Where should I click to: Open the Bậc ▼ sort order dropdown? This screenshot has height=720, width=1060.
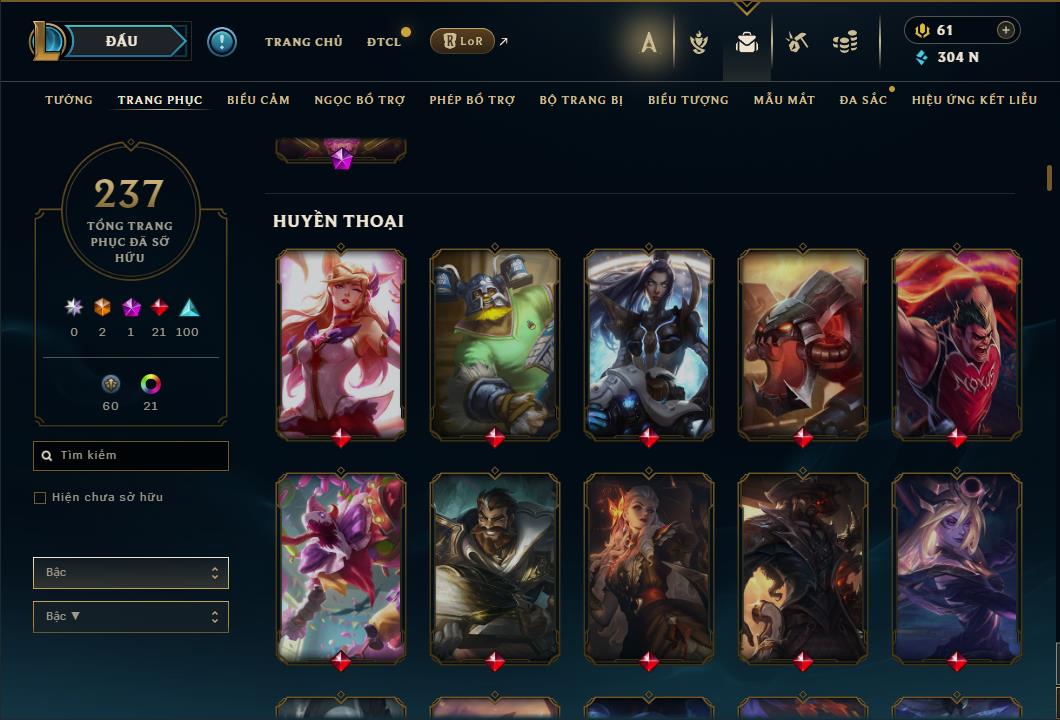click(x=131, y=617)
